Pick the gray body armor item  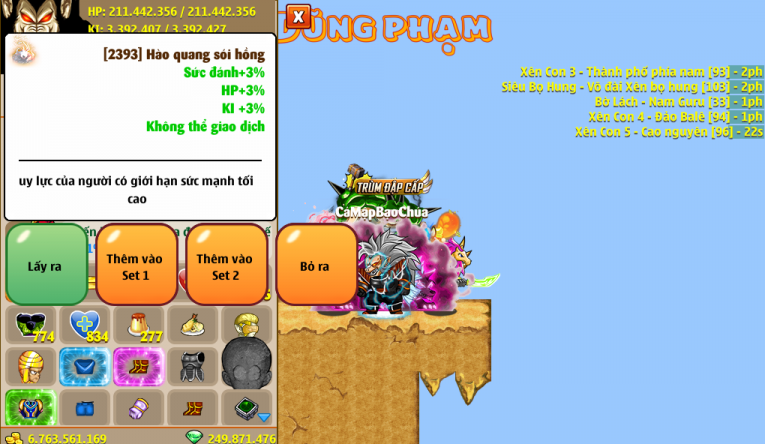[193, 367]
